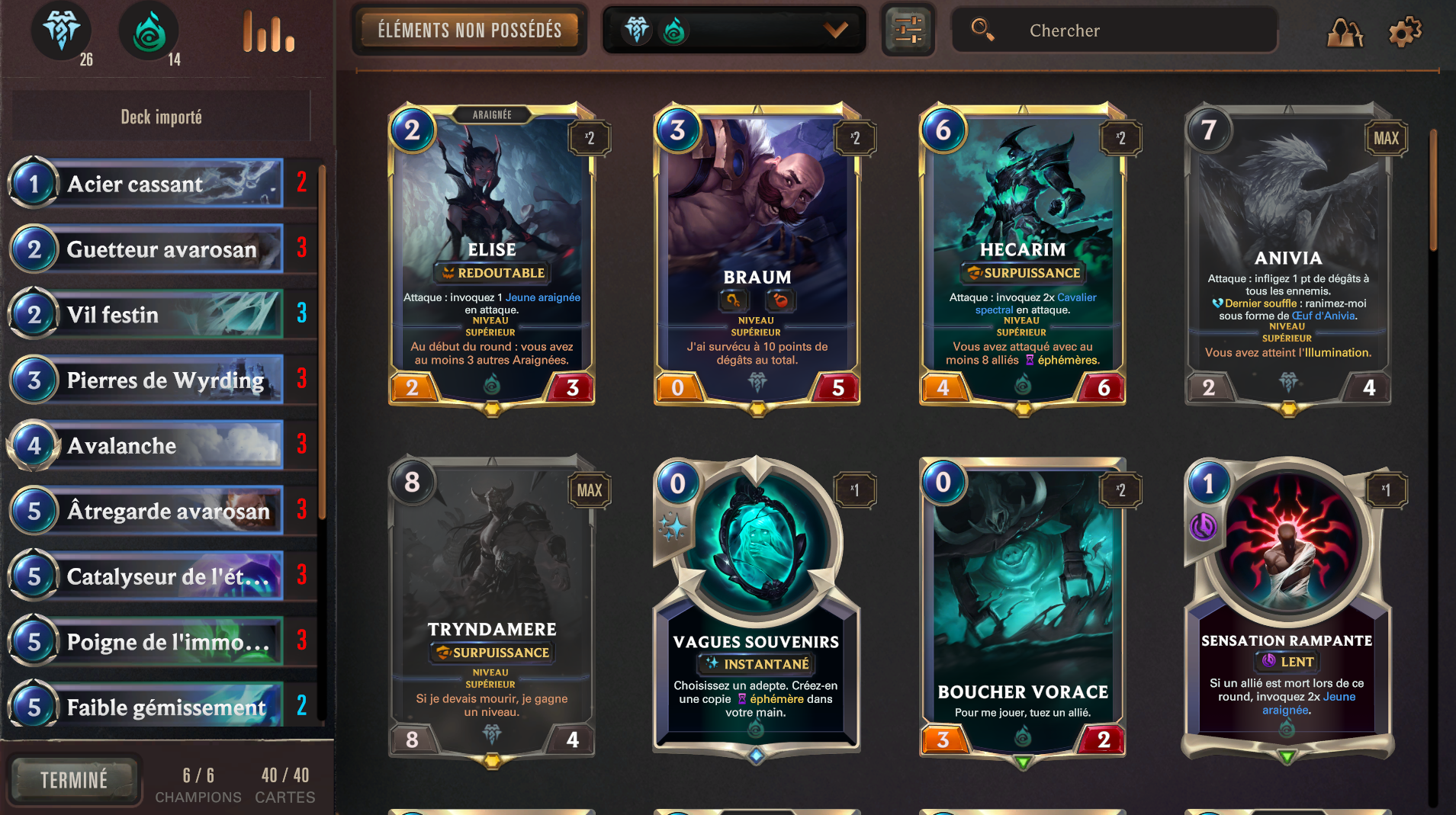This screenshot has height=815, width=1456.
Task: Toggle the ÉLÉMENTS NON POSSÉDÉS filter
Action: tap(469, 30)
